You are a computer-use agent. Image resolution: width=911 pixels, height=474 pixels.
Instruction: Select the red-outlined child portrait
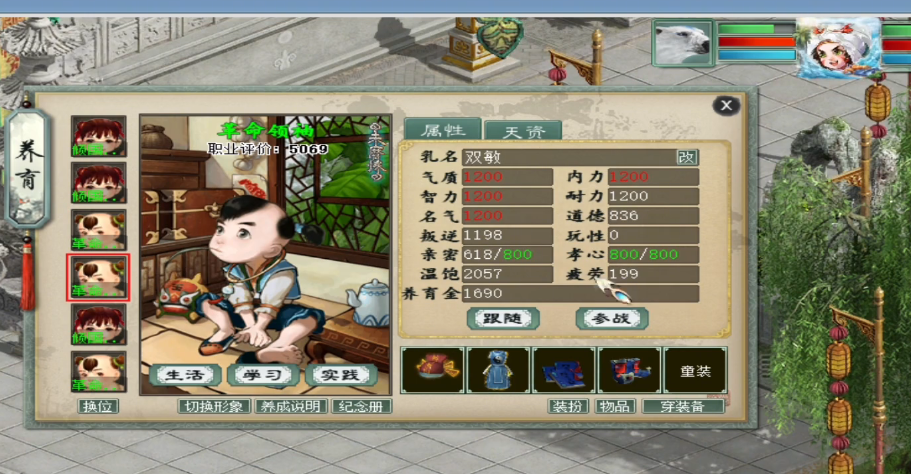(x=99, y=278)
